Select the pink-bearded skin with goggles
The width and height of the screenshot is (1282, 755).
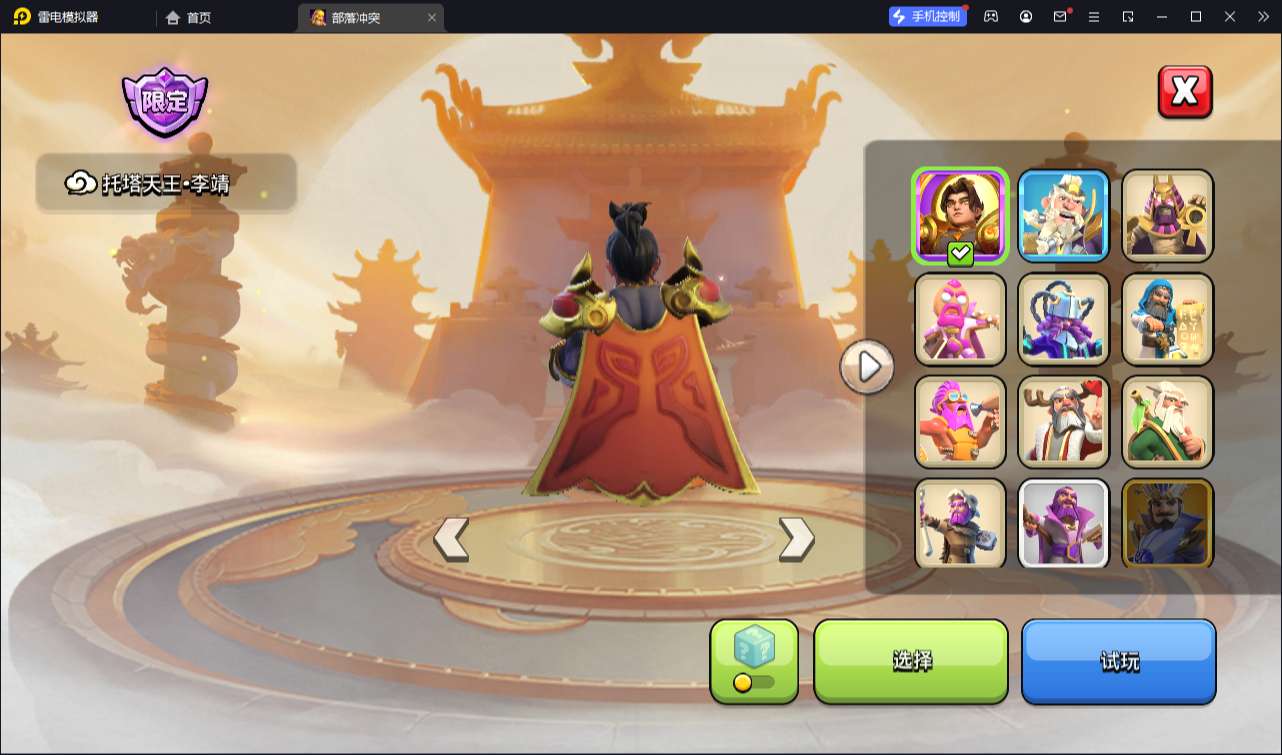click(960, 422)
